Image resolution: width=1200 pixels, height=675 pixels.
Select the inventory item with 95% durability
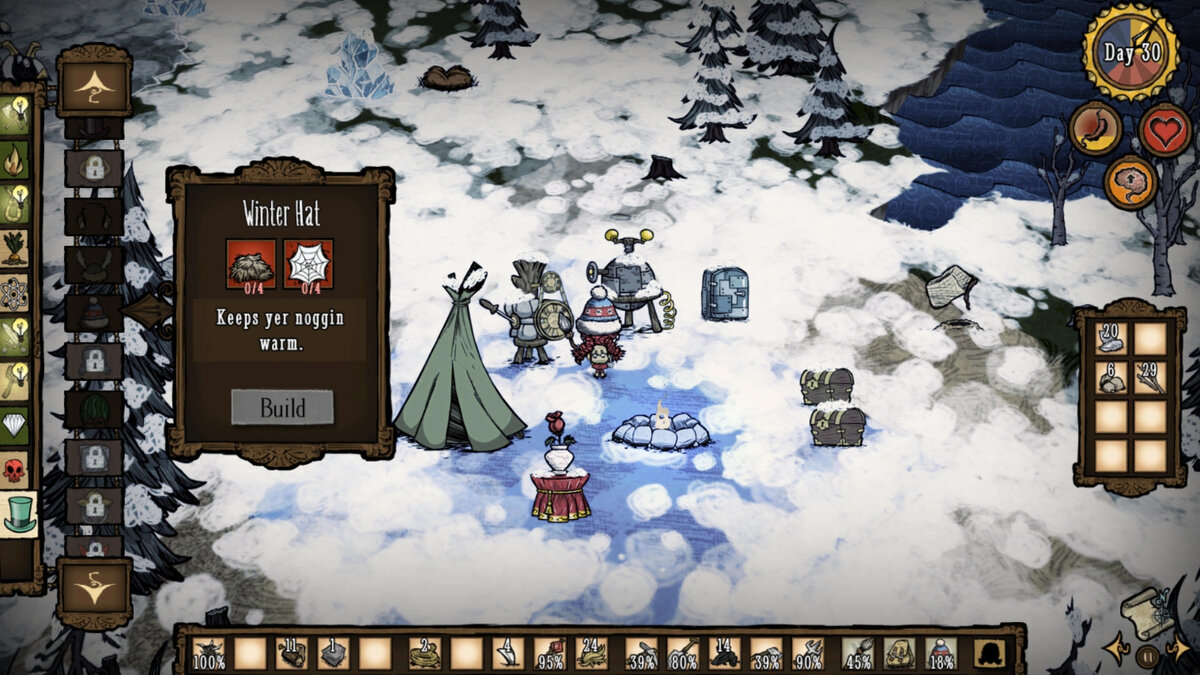549,654
